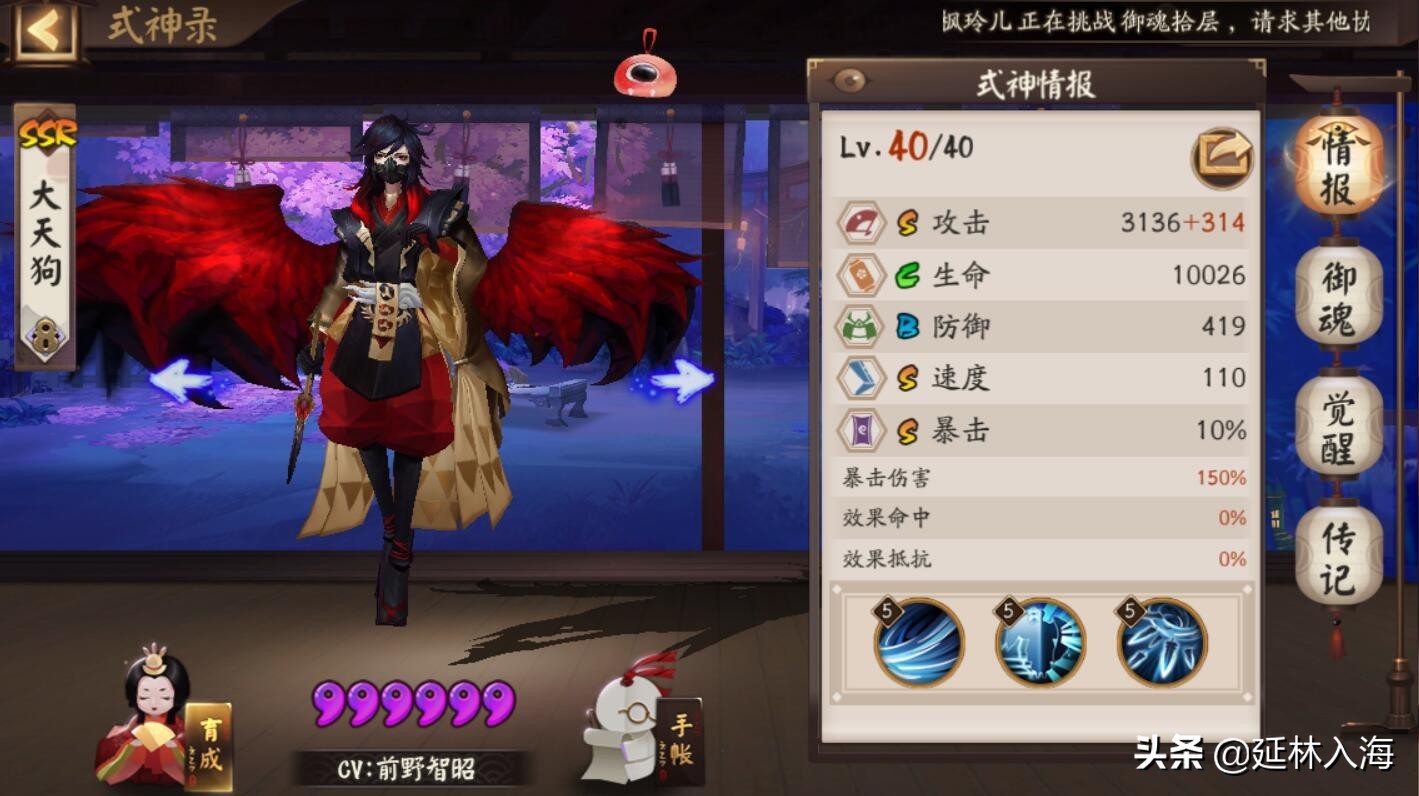1419x796 pixels.
Task: Inspect the middle blue barrier skill icon
Action: pyautogui.click(x=1040, y=642)
